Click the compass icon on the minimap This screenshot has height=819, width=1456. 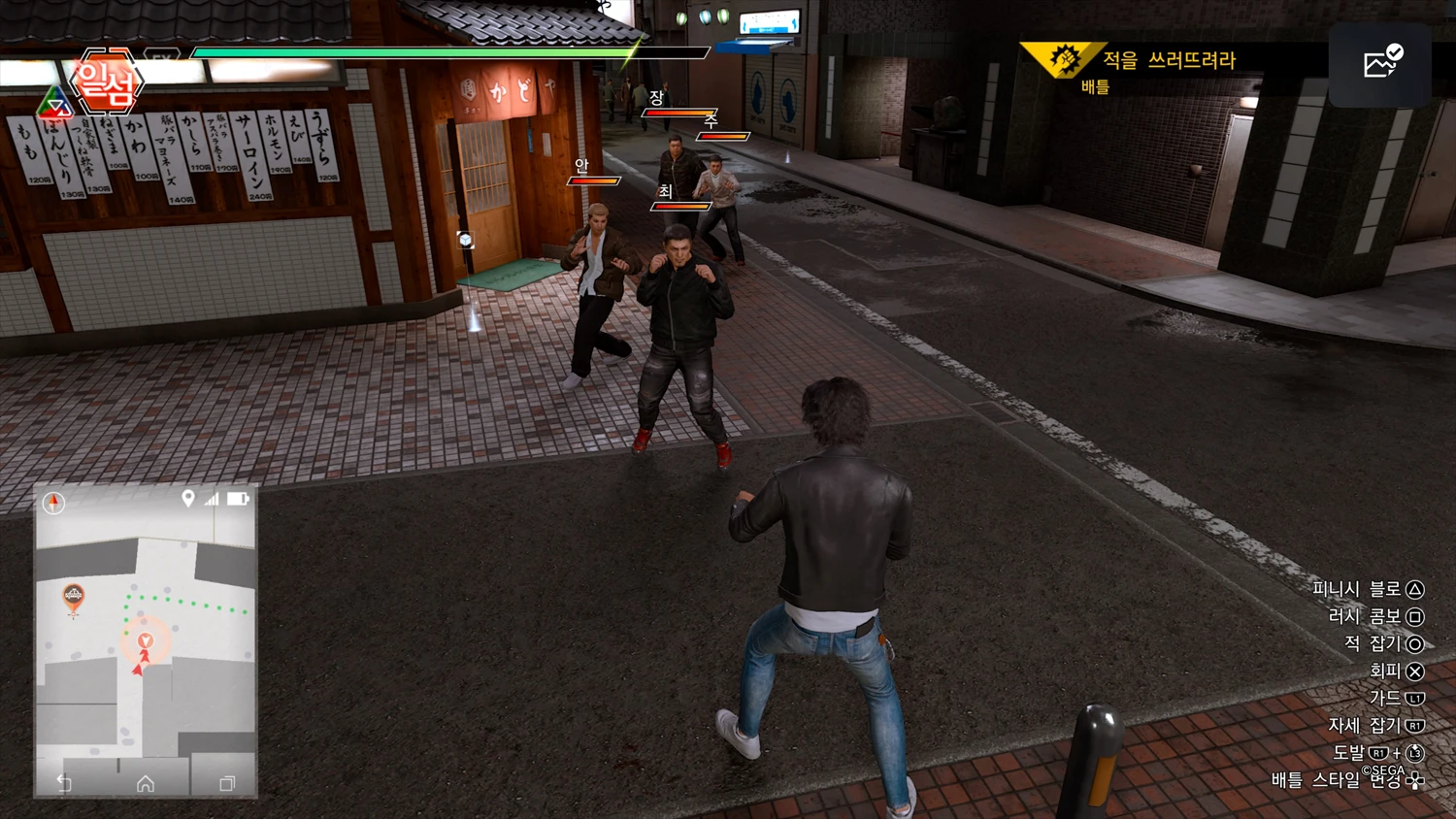tap(53, 503)
